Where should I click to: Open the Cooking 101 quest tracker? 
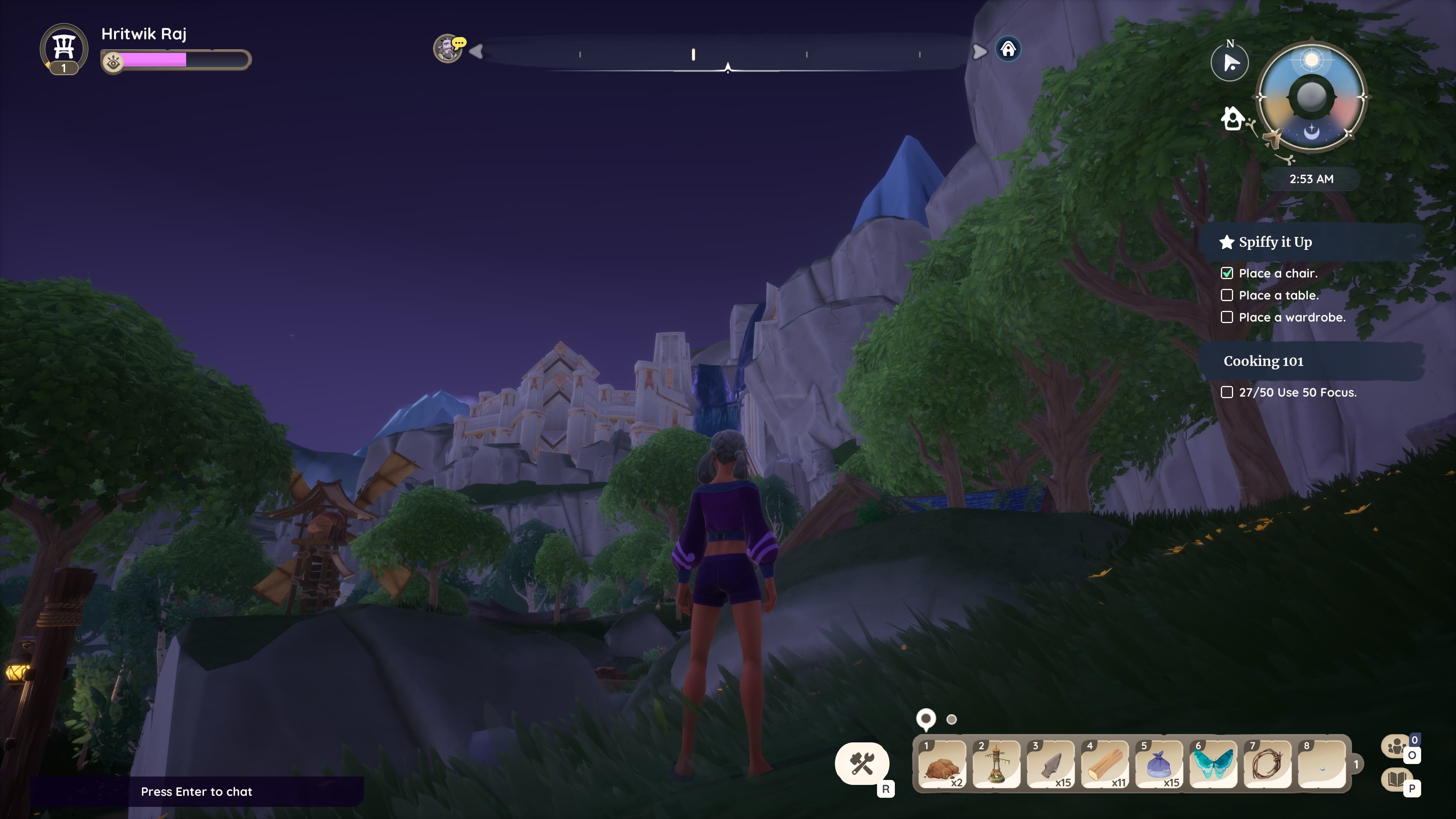(x=1263, y=361)
